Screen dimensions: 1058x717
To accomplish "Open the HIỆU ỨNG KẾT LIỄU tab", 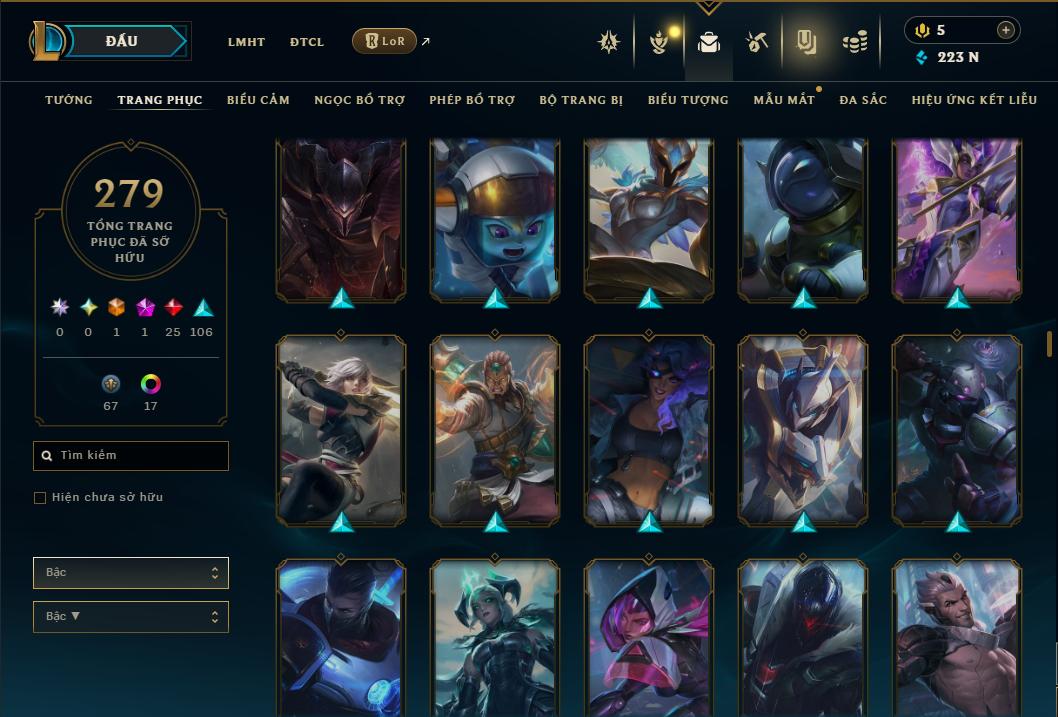I will (x=976, y=100).
